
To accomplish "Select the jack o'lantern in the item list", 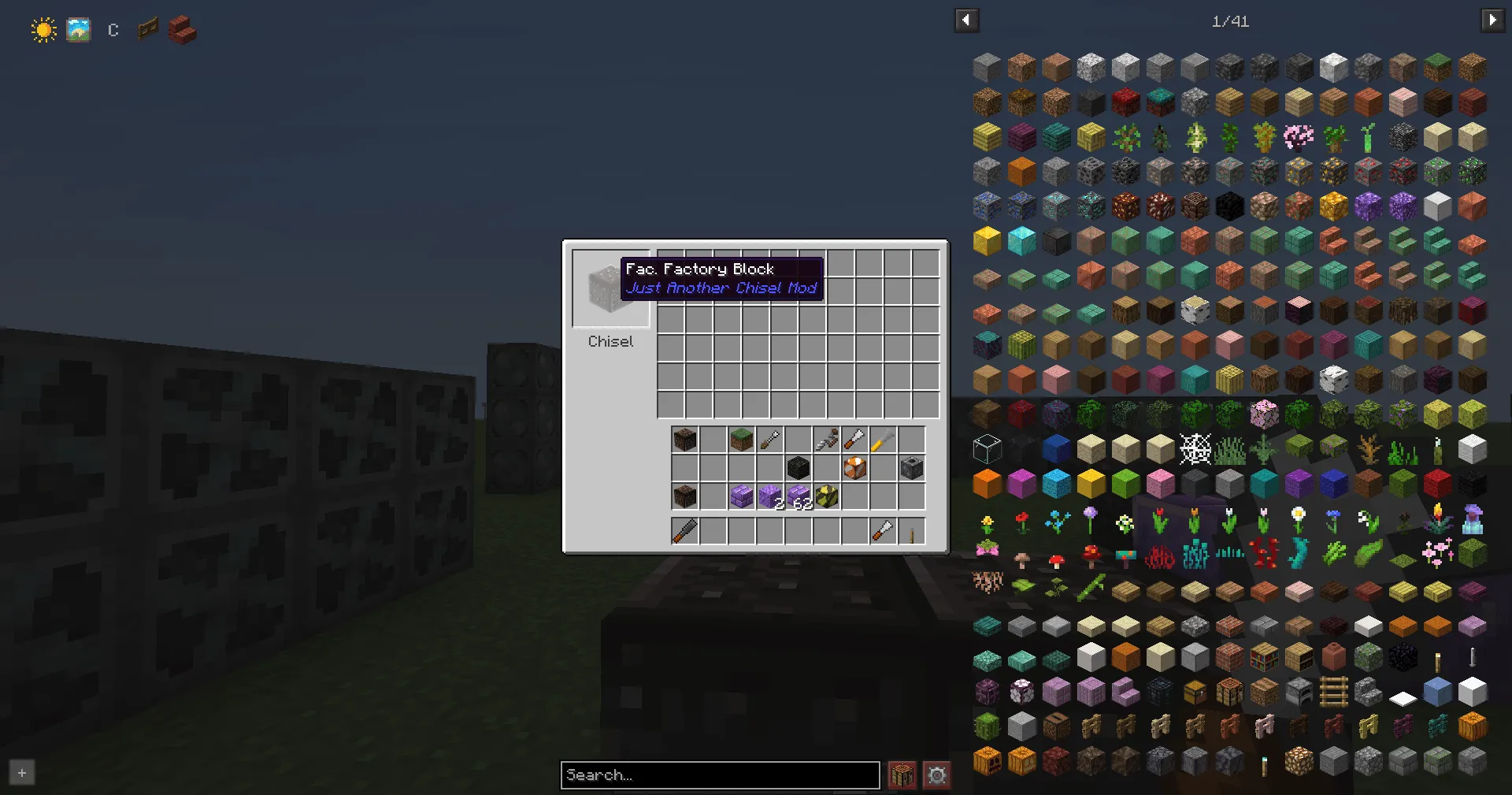I will pyautogui.click(x=986, y=759).
